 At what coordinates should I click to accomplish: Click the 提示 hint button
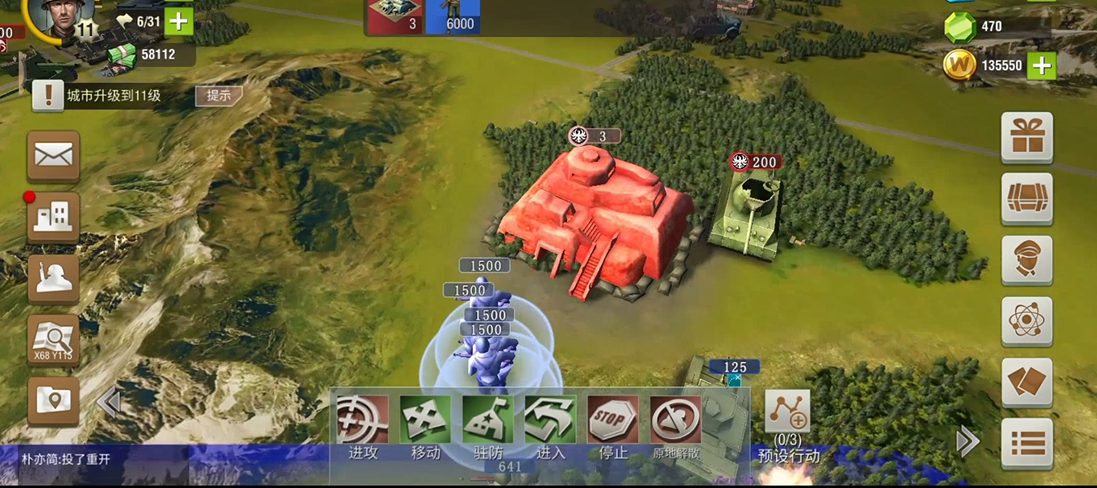click(218, 96)
